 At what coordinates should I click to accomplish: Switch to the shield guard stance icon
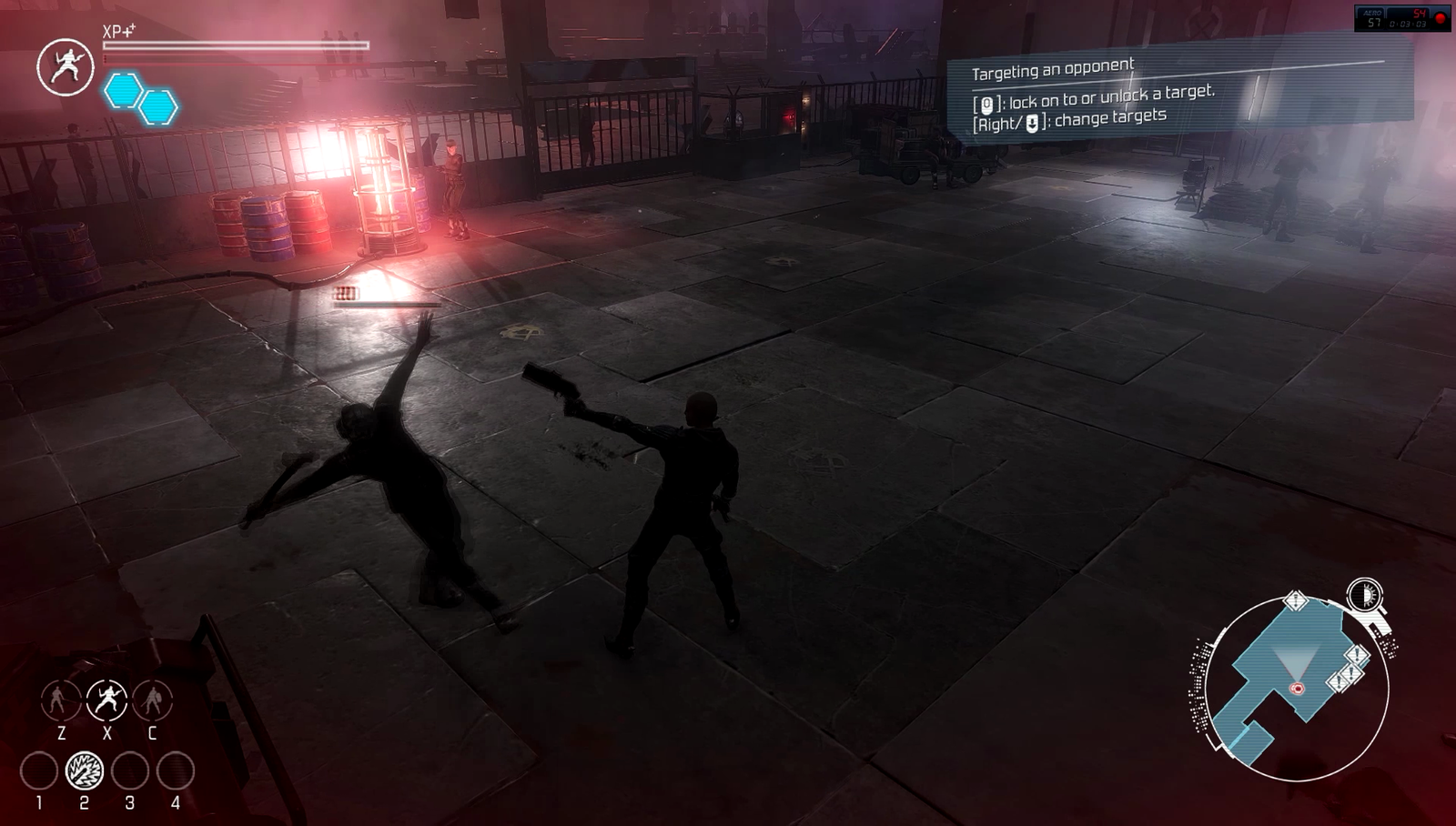(152, 700)
